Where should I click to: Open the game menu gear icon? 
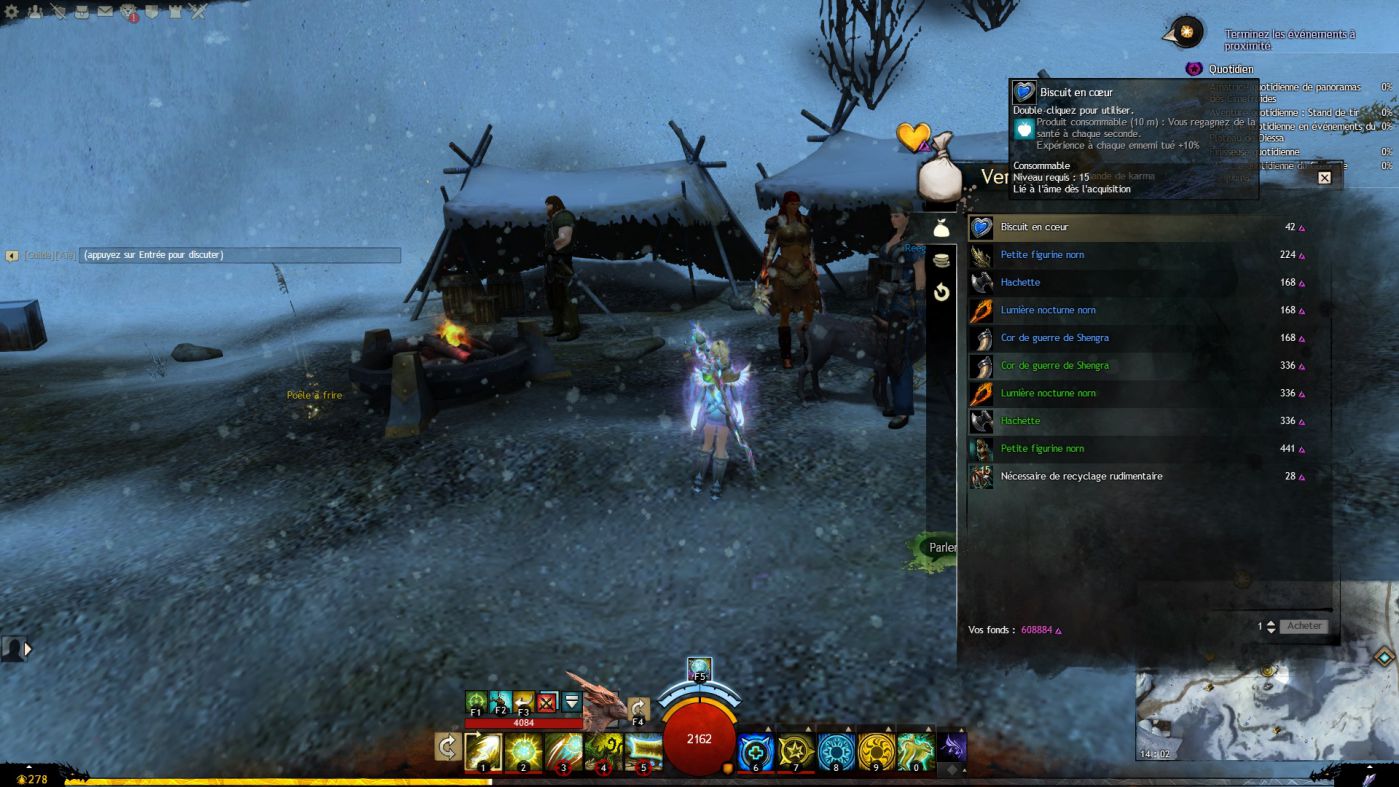[x=12, y=12]
